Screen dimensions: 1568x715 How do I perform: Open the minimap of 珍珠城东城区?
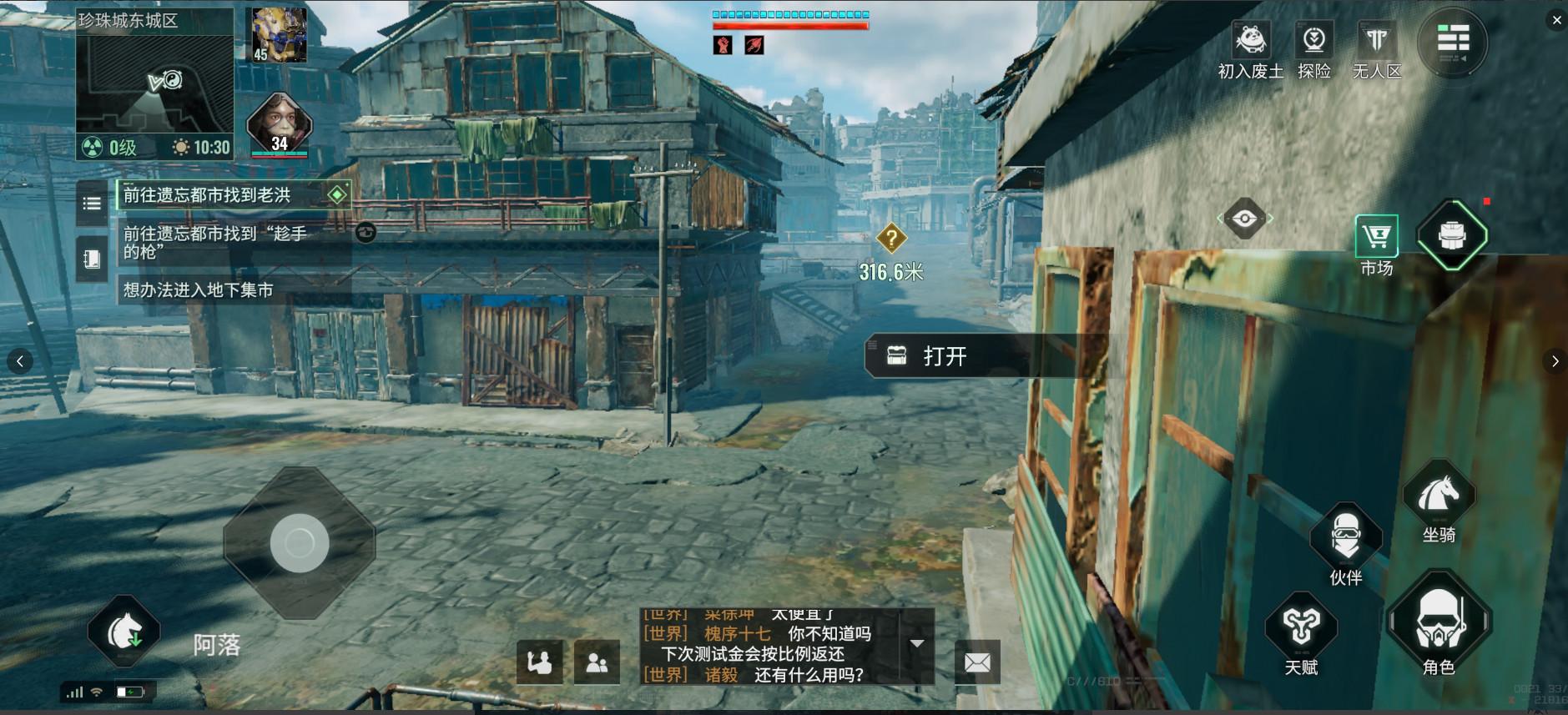click(154, 82)
